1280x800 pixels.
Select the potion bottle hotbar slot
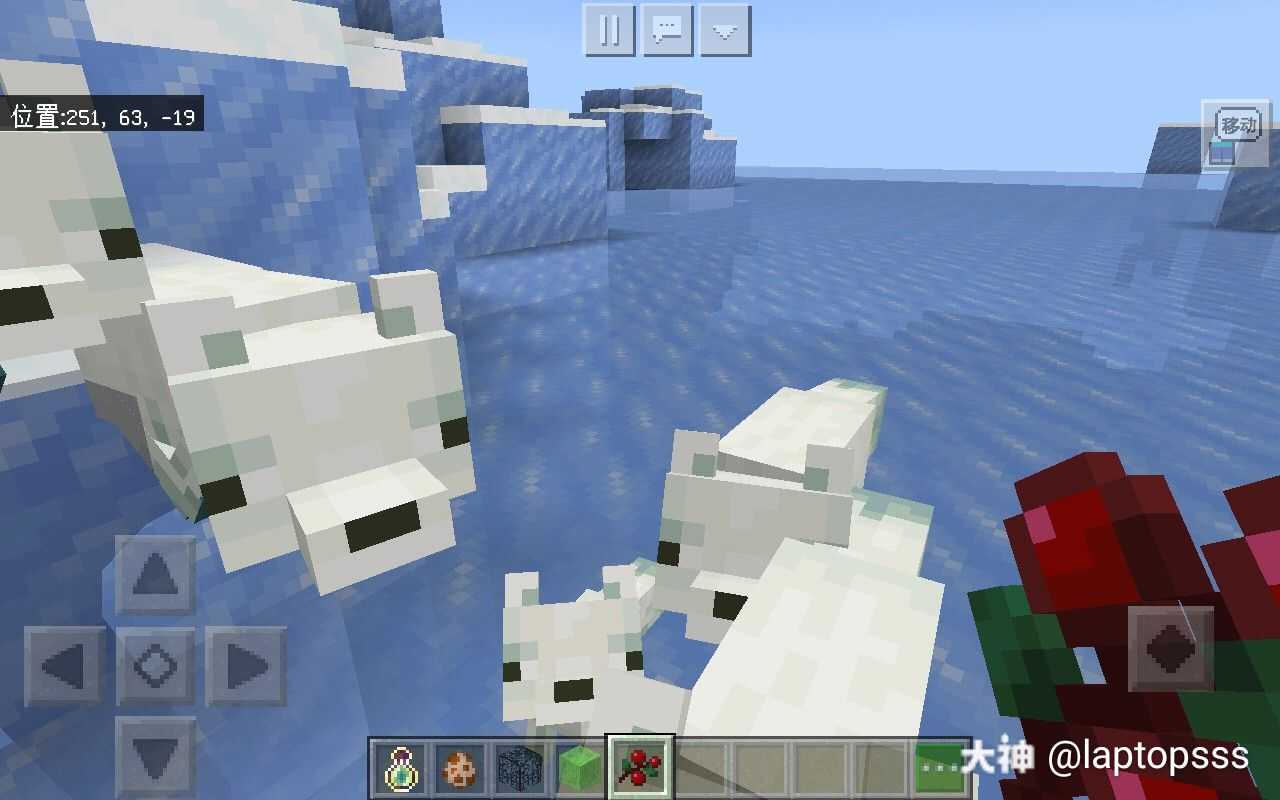[401, 769]
